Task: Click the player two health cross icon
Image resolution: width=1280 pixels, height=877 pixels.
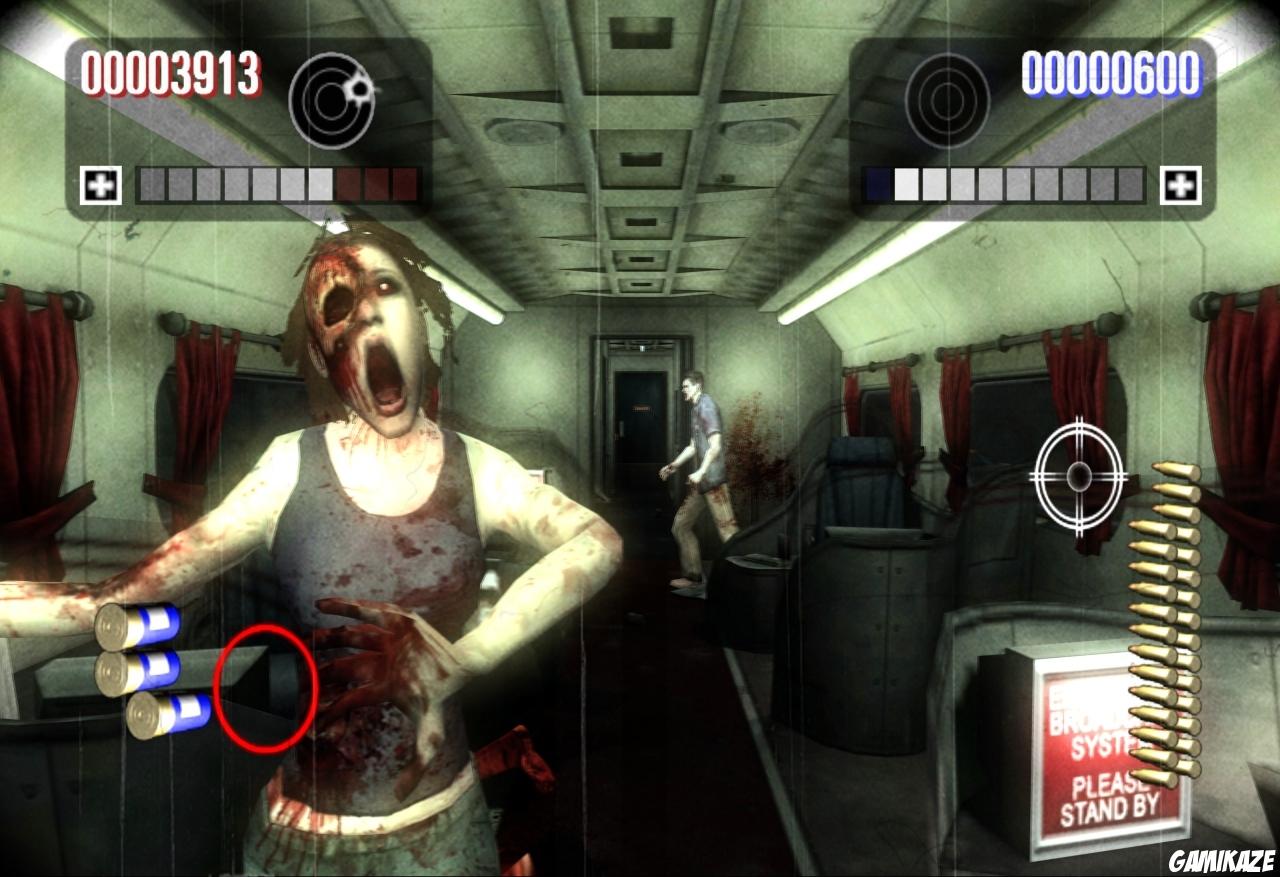Action: (1182, 183)
